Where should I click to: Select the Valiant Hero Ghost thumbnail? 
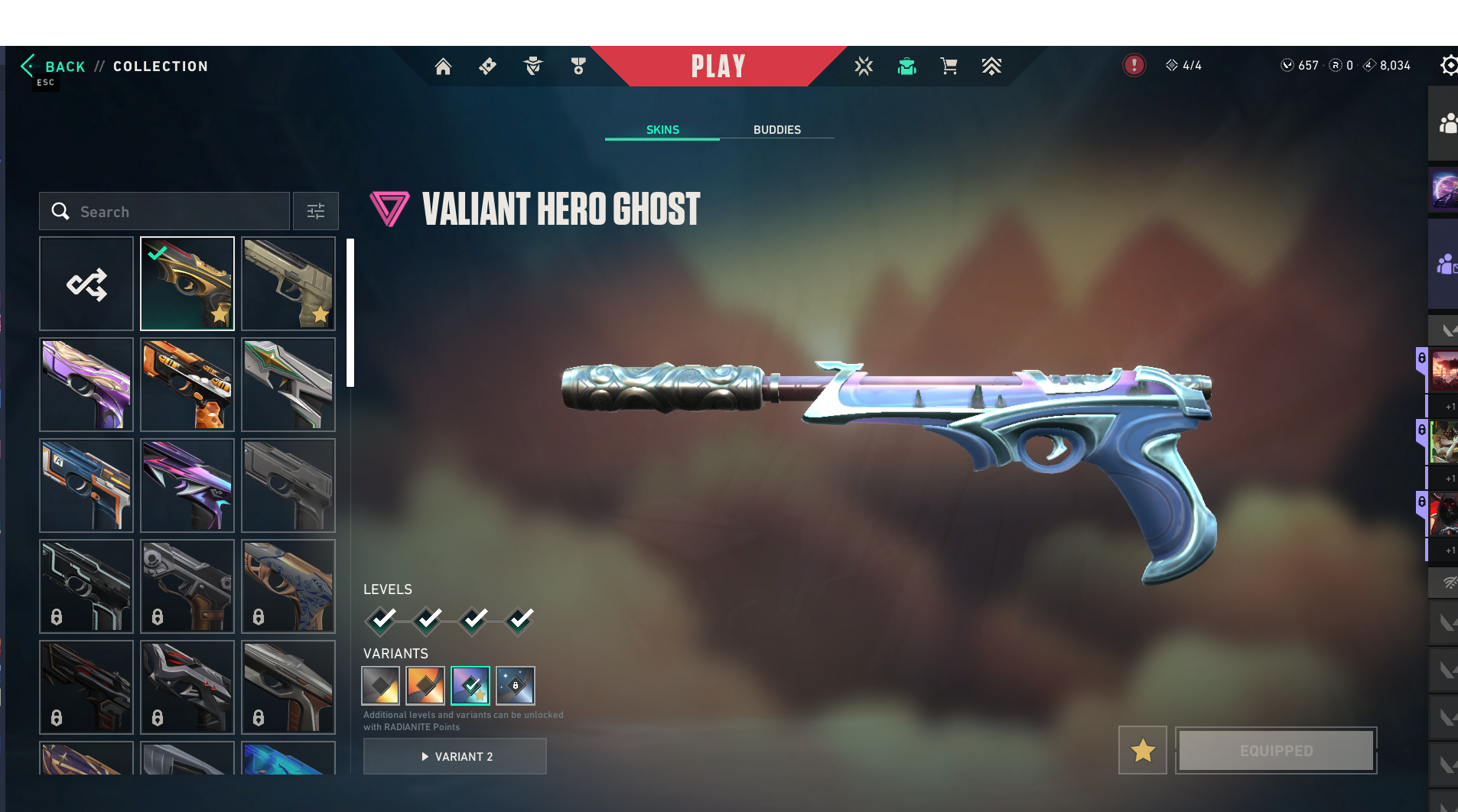(187, 284)
